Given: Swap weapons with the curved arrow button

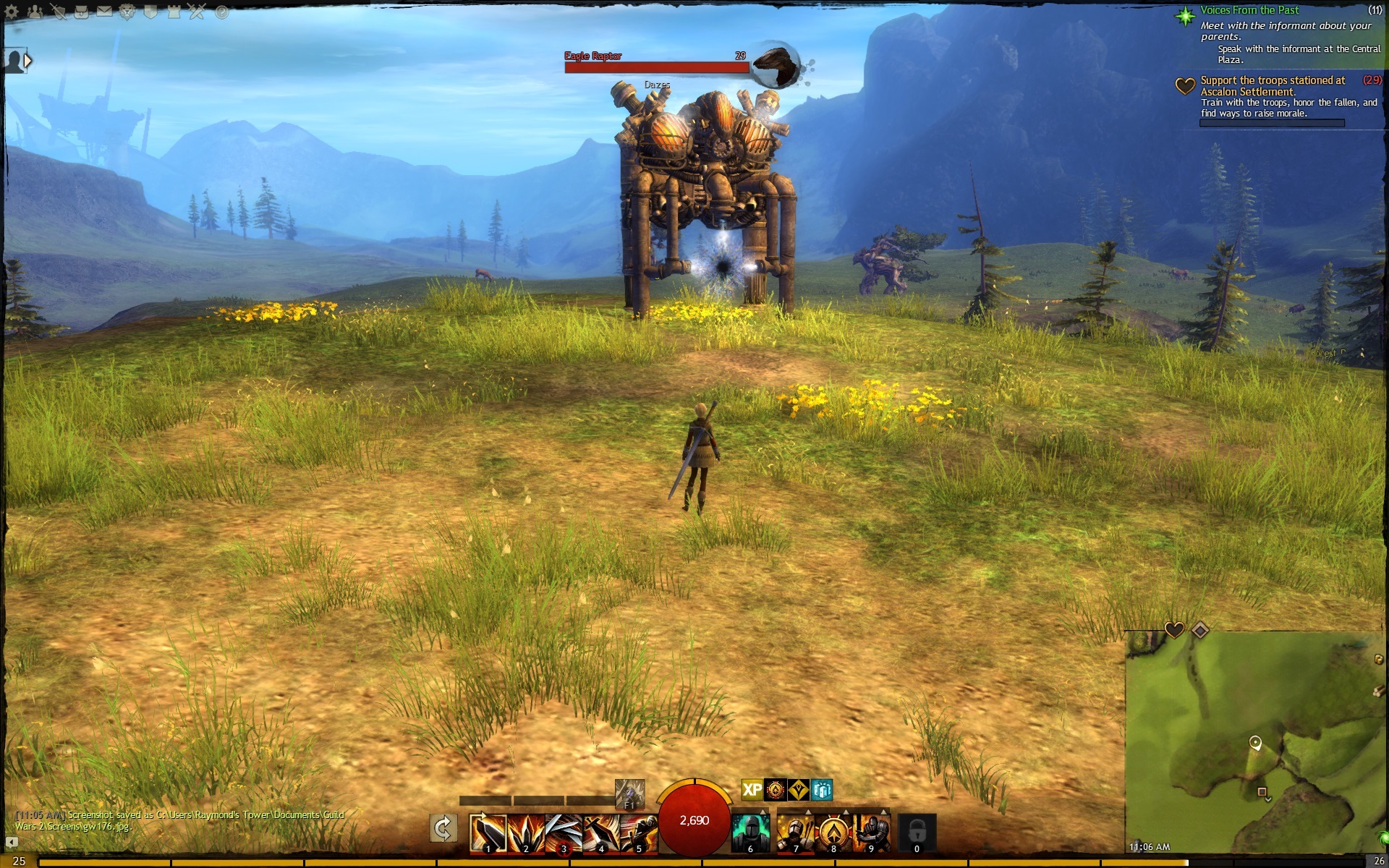Looking at the screenshot, I should (x=443, y=828).
